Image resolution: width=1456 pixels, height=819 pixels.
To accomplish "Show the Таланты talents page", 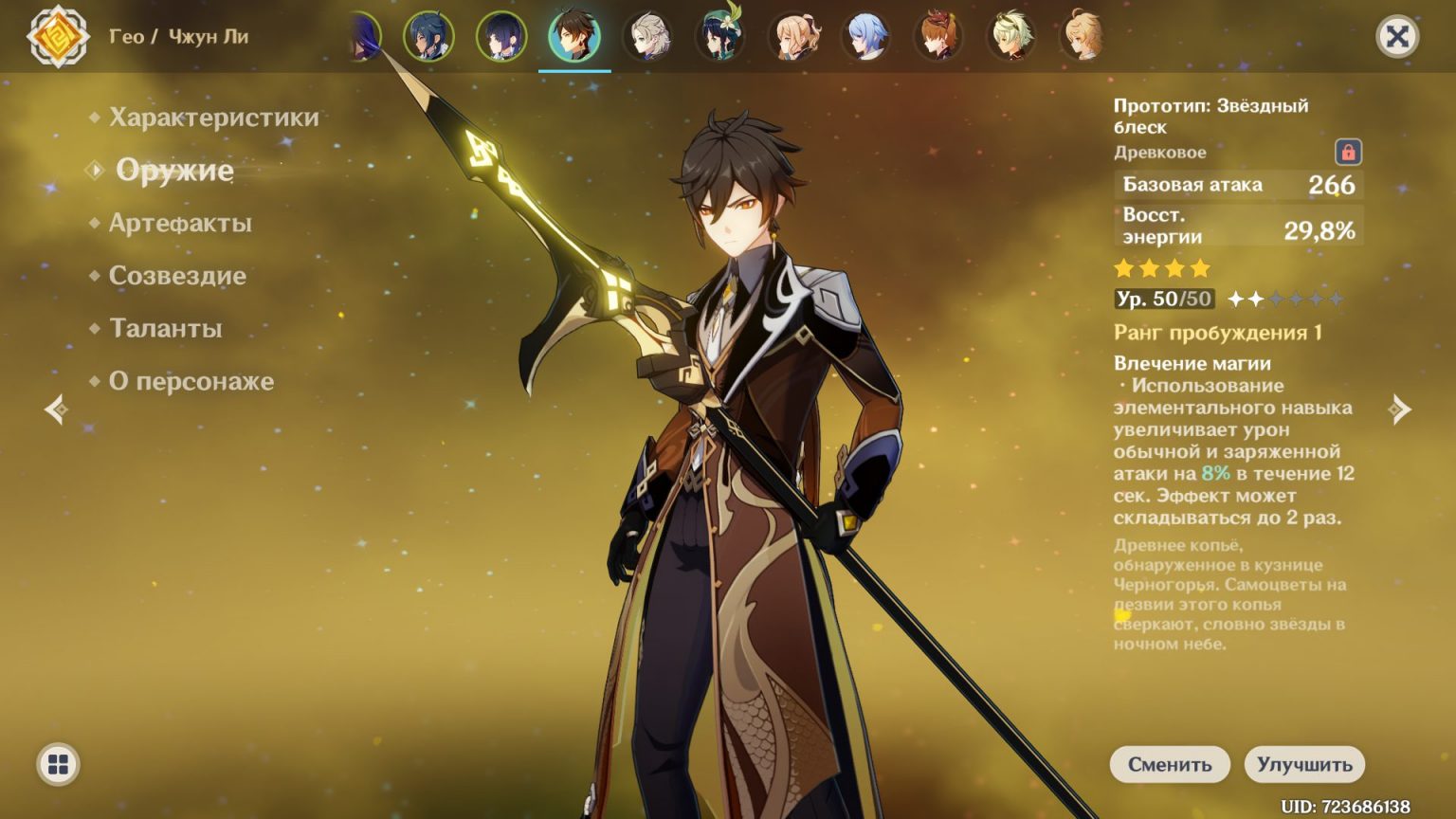I will (165, 329).
